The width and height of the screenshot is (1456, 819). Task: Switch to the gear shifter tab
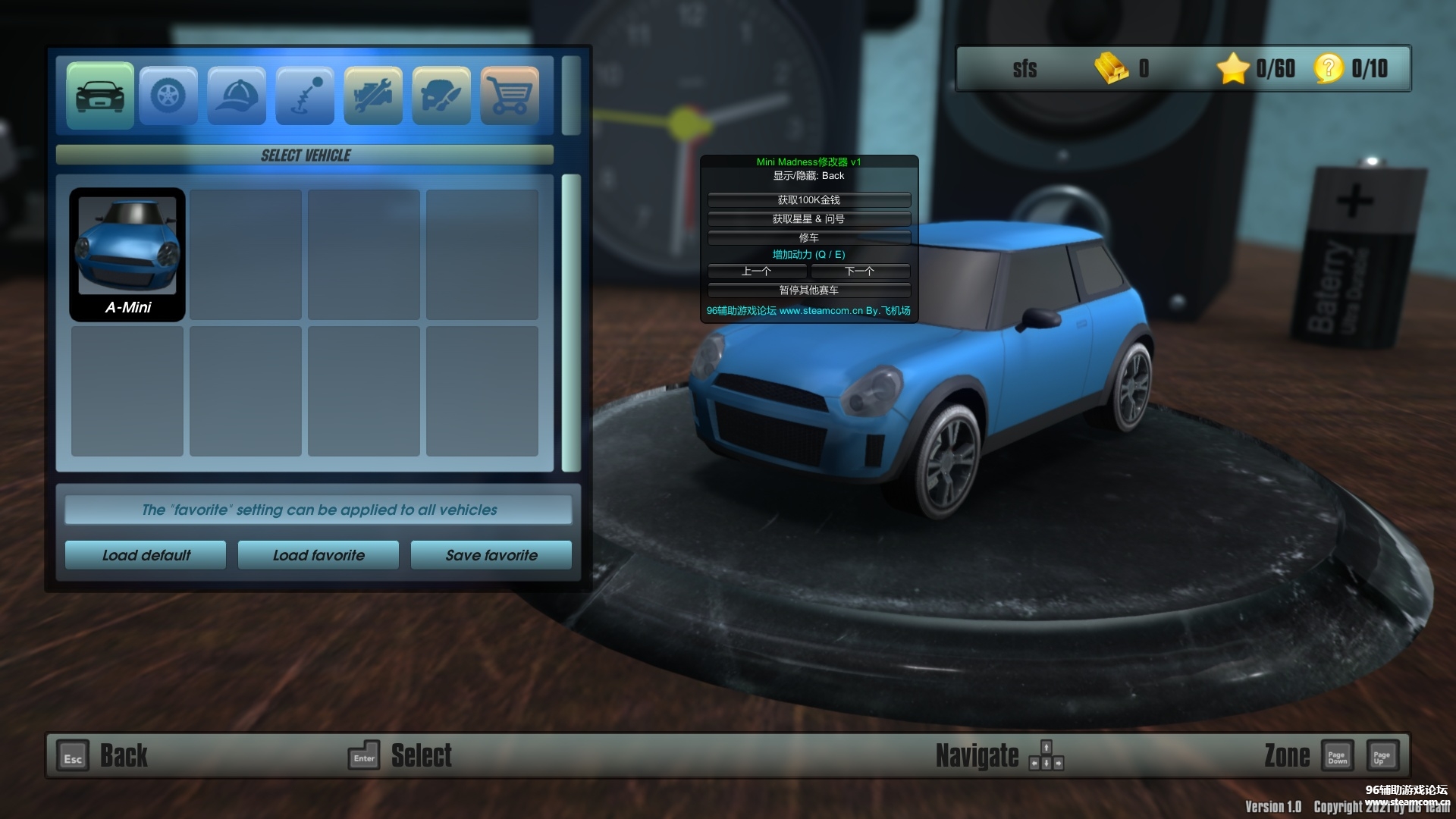(x=305, y=96)
